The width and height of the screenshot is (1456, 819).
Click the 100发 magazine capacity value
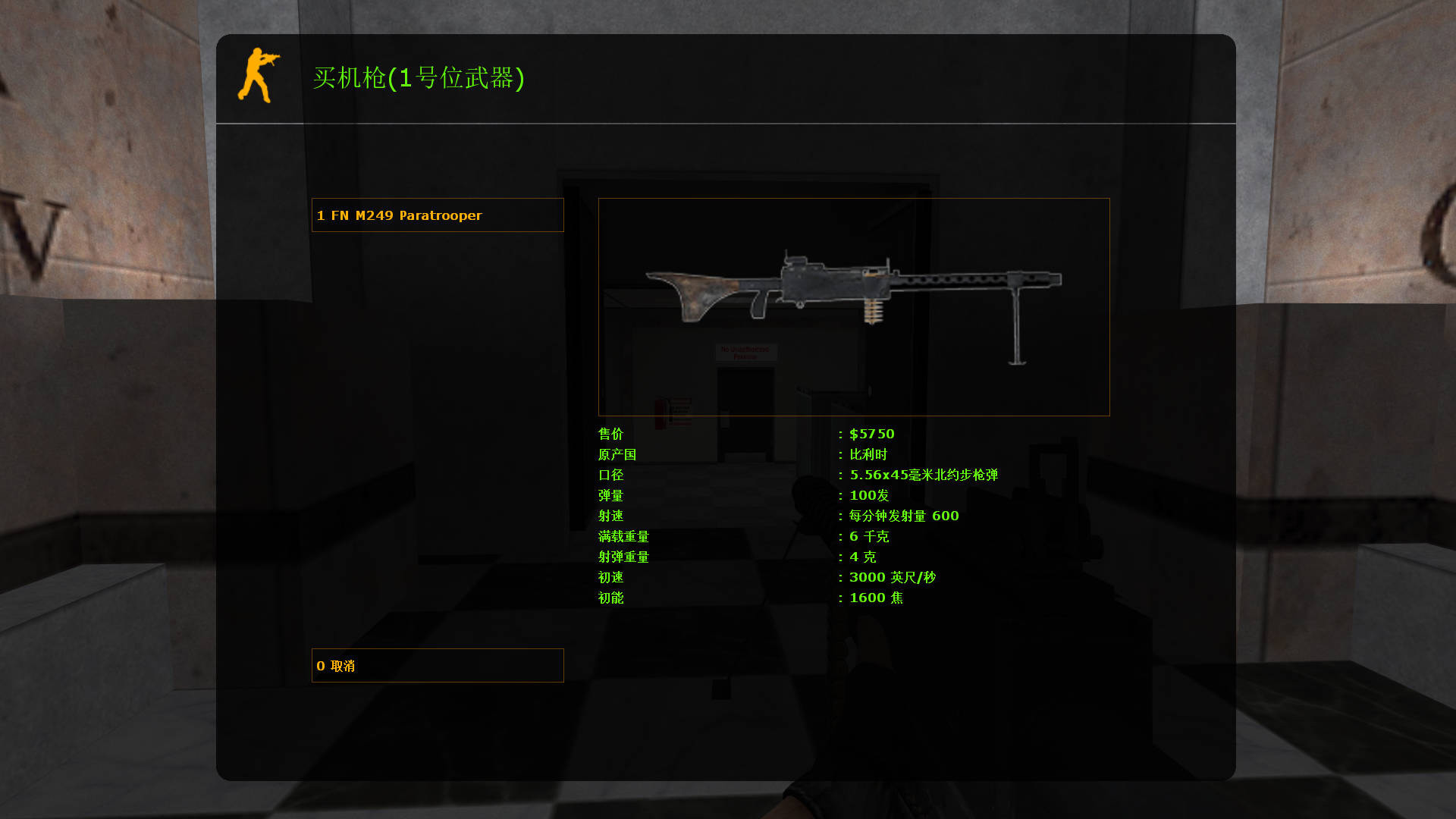pyautogui.click(x=868, y=495)
